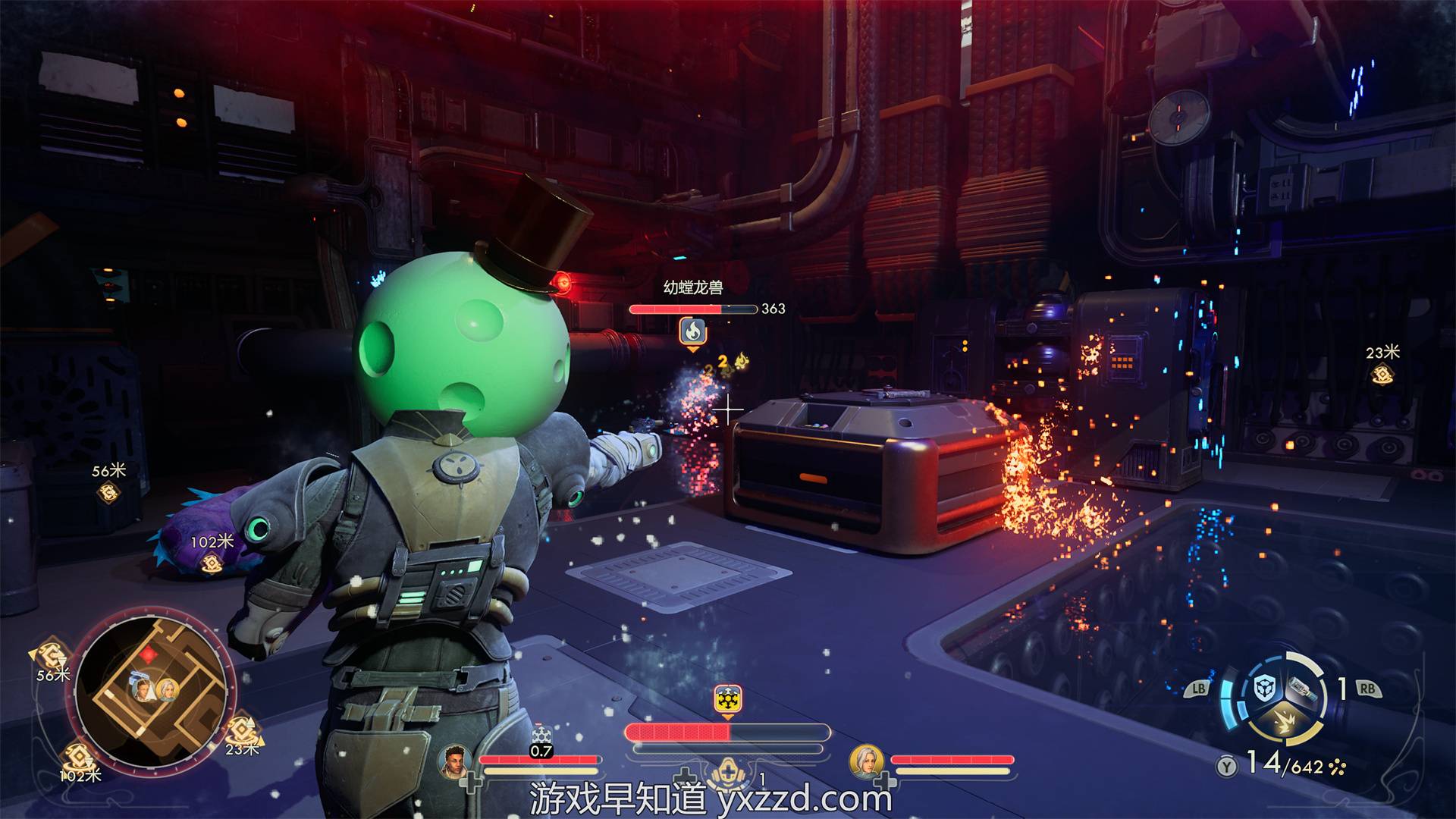Screen dimensions: 1456x819
Task: Click the 23米 waypoint marker on the right wall
Action: pyautogui.click(x=1382, y=373)
